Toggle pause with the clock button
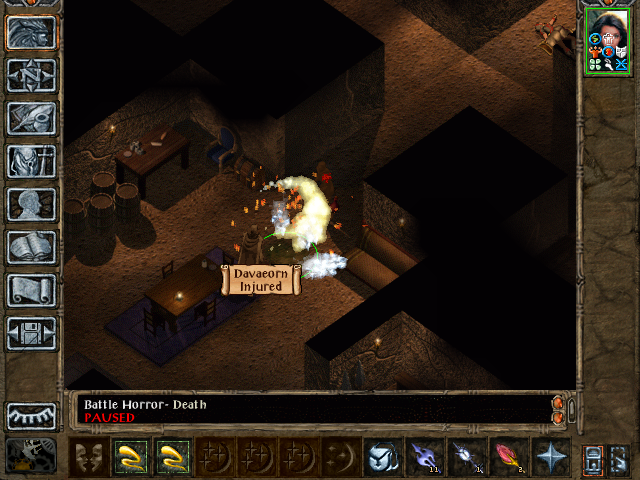The width and height of the screenshot is (640, 480). [31, 456]
